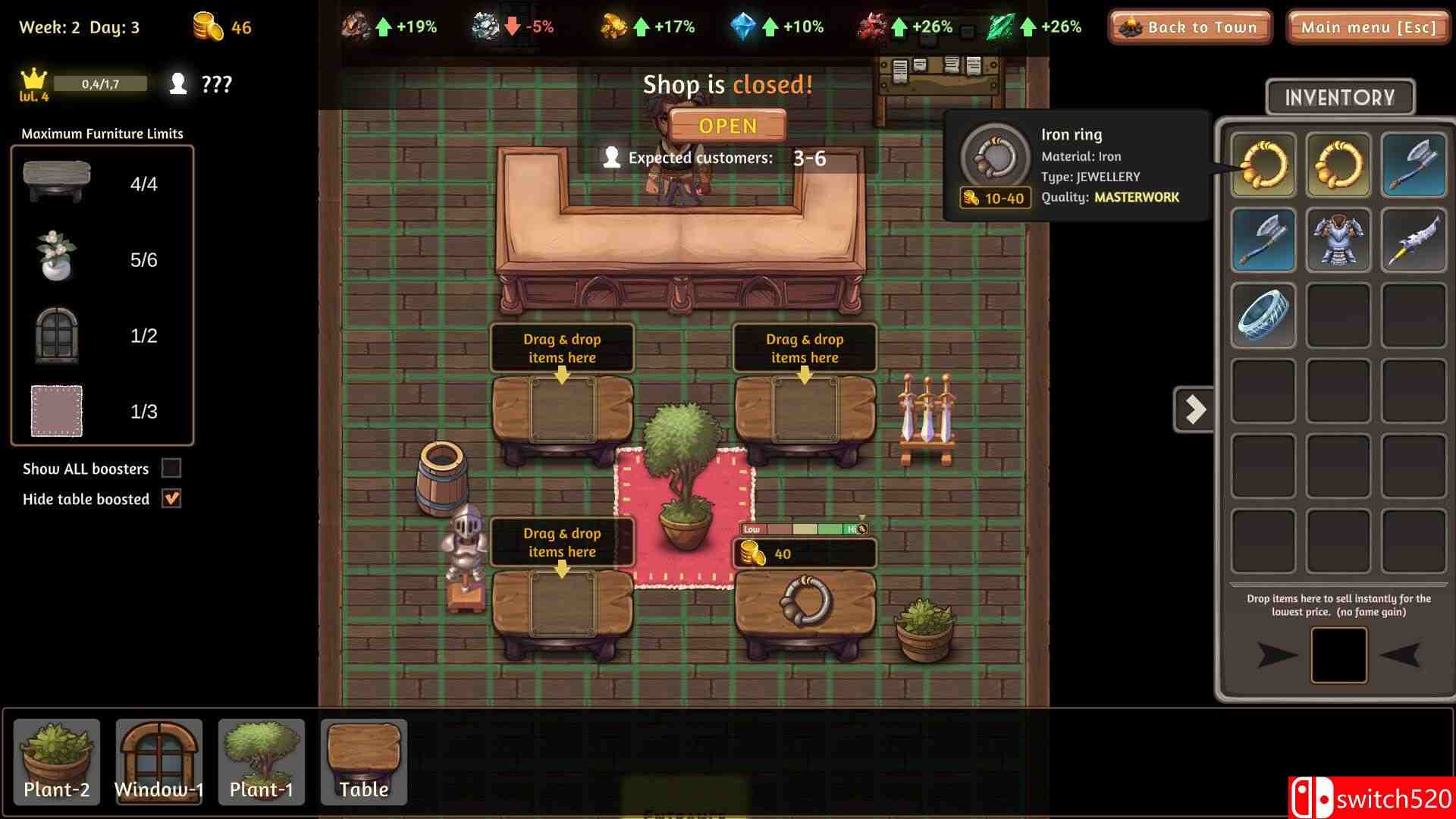Screen dimensions: 1456x819
Task: Open the Main menu
Action: 1367,27
